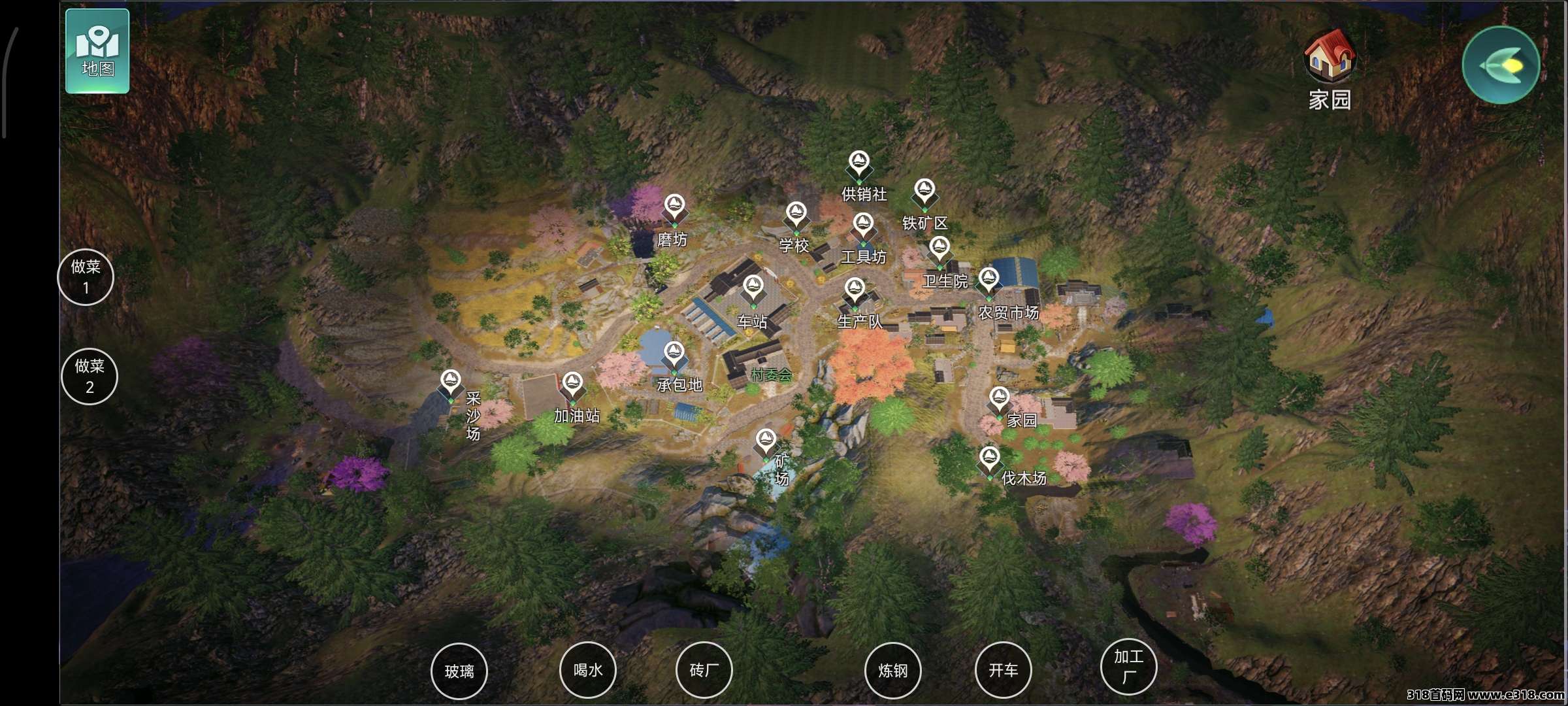
Task: Click the 农贸市场 map marker
Action: 988,281
